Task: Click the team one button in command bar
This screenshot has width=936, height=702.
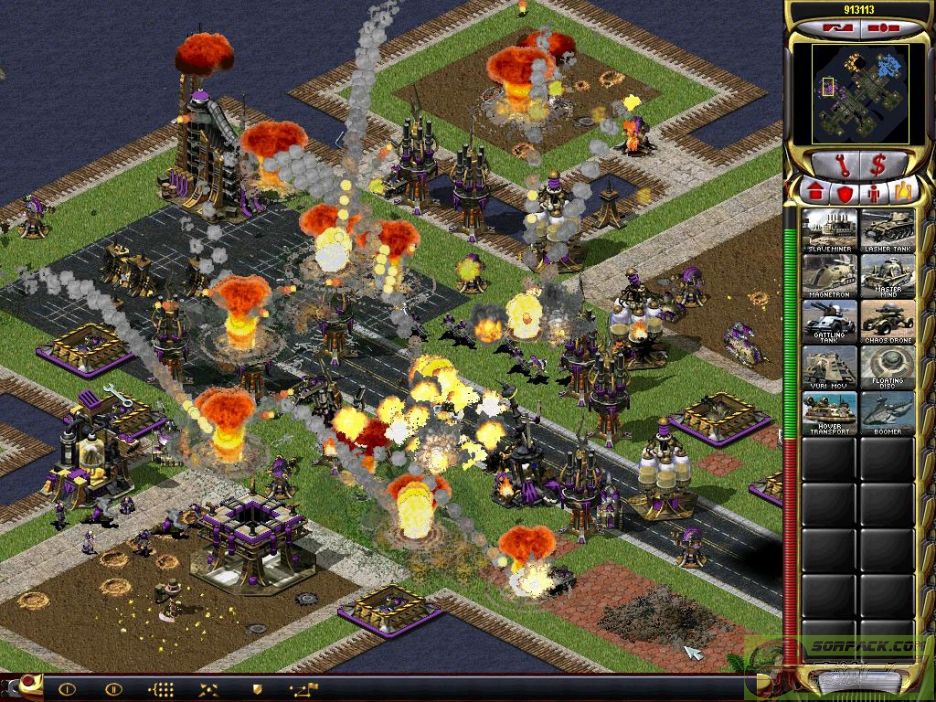Action: tap(68, 688)
